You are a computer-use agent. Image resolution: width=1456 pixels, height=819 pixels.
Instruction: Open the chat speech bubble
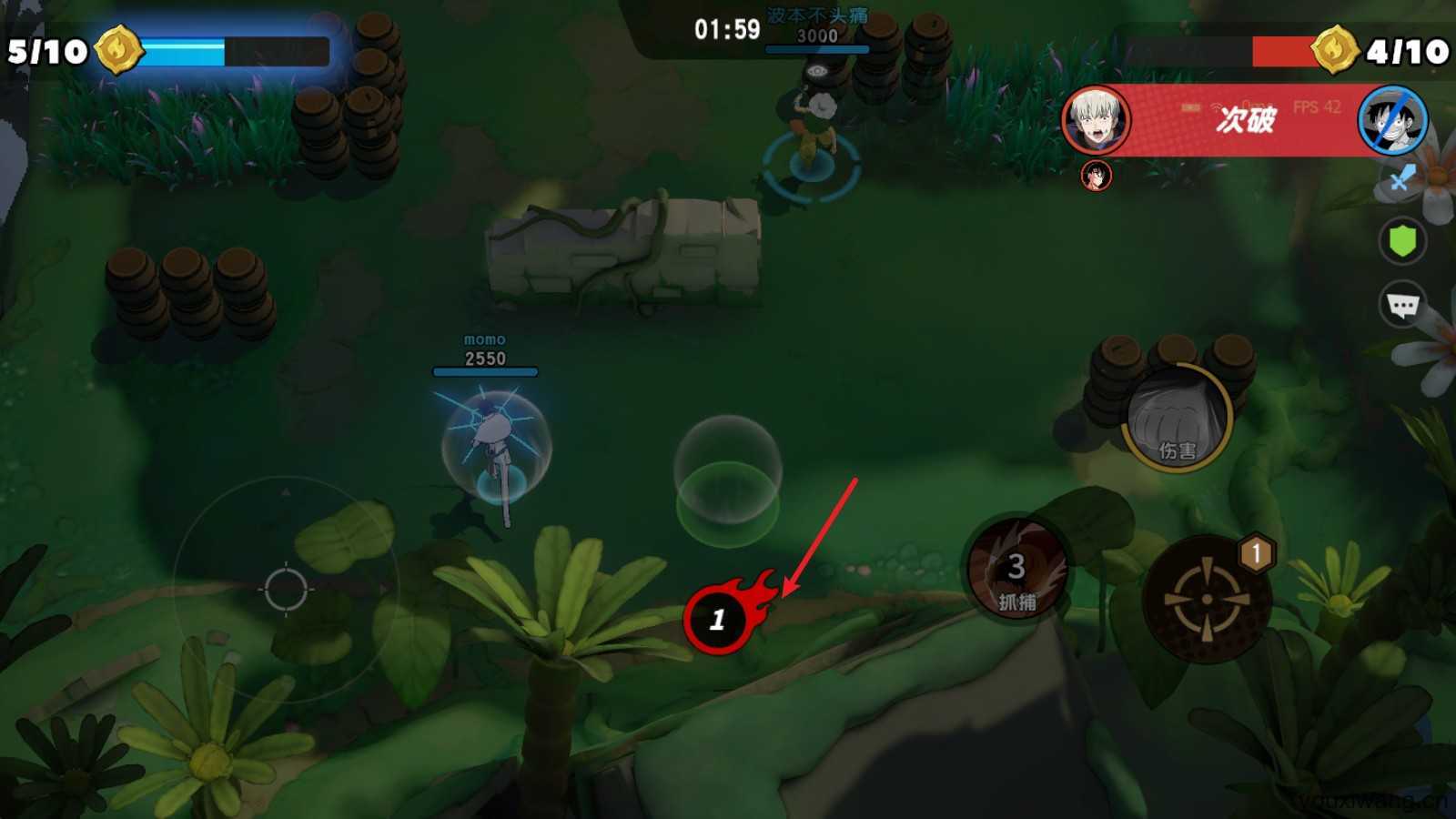tap(1402, 305)
